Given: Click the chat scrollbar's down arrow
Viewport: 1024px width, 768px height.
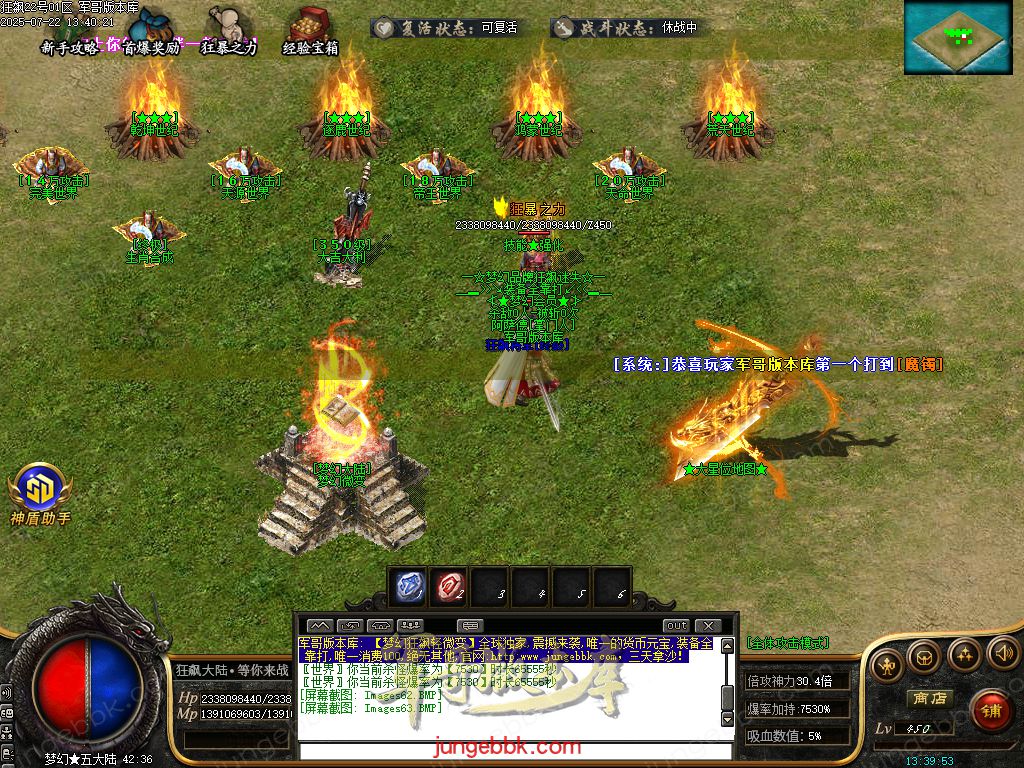Looking at the screenshot, I should coord(728,719).
